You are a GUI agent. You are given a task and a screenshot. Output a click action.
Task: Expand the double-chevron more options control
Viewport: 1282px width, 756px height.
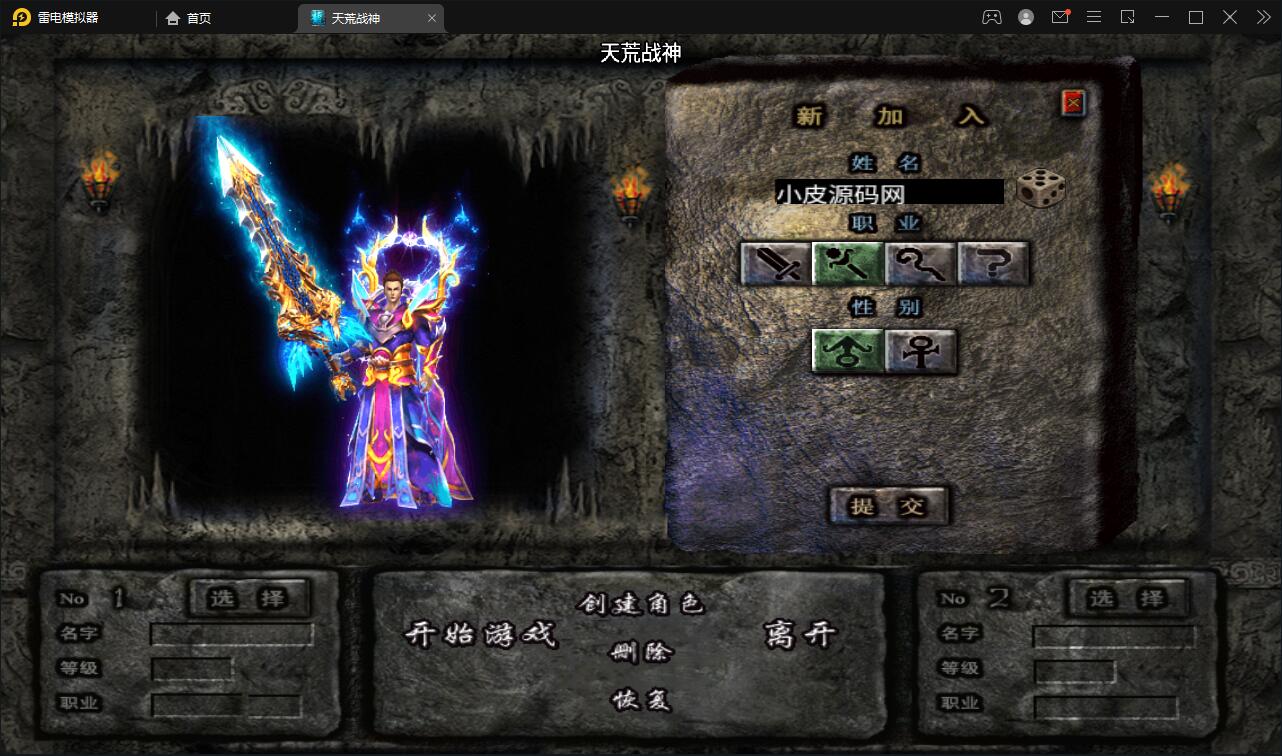tap(1262, 17)
